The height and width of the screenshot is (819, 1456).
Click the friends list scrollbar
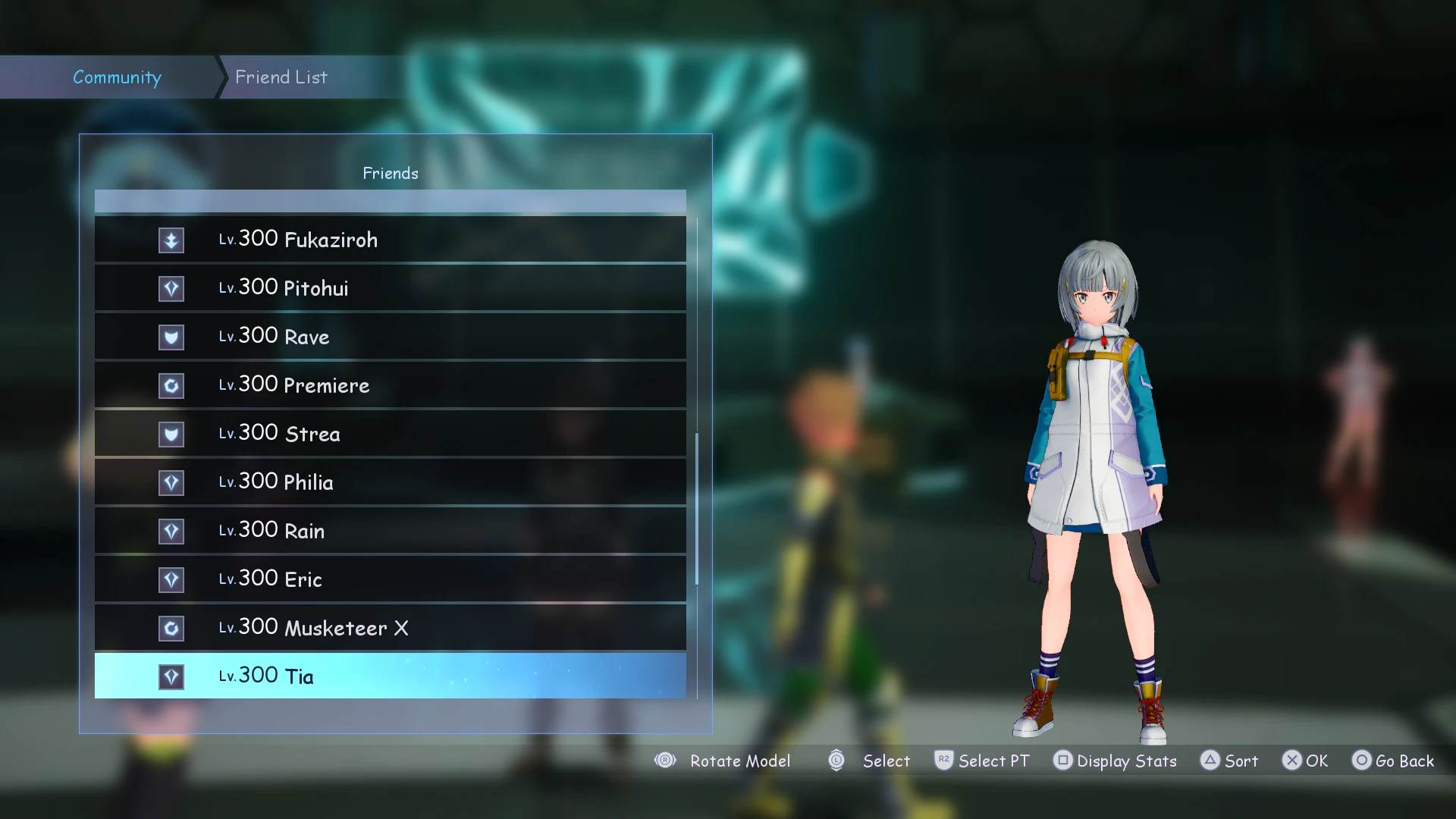pos(697,508)
